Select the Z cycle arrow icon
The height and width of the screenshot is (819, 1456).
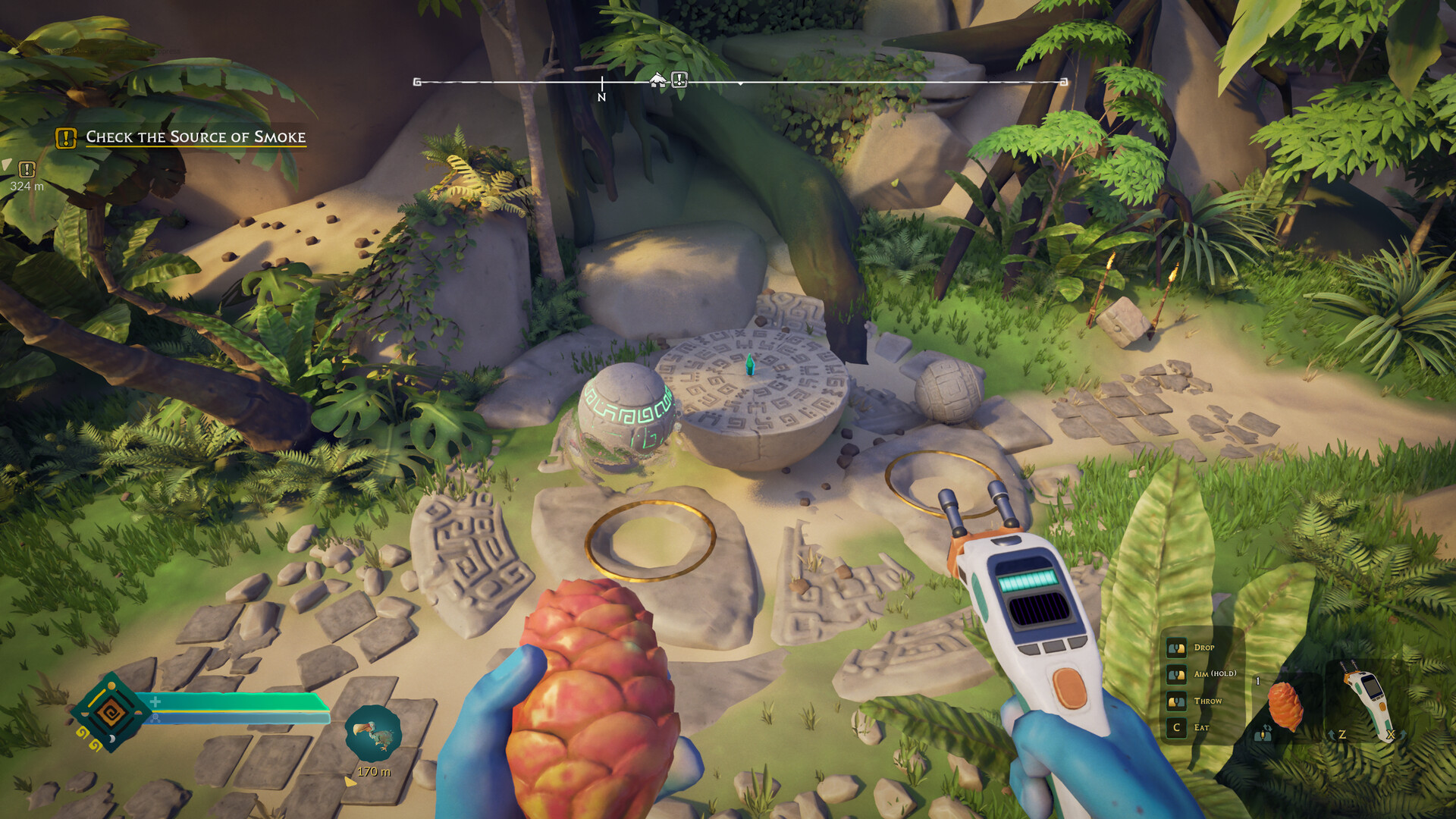pos(1332,734)
